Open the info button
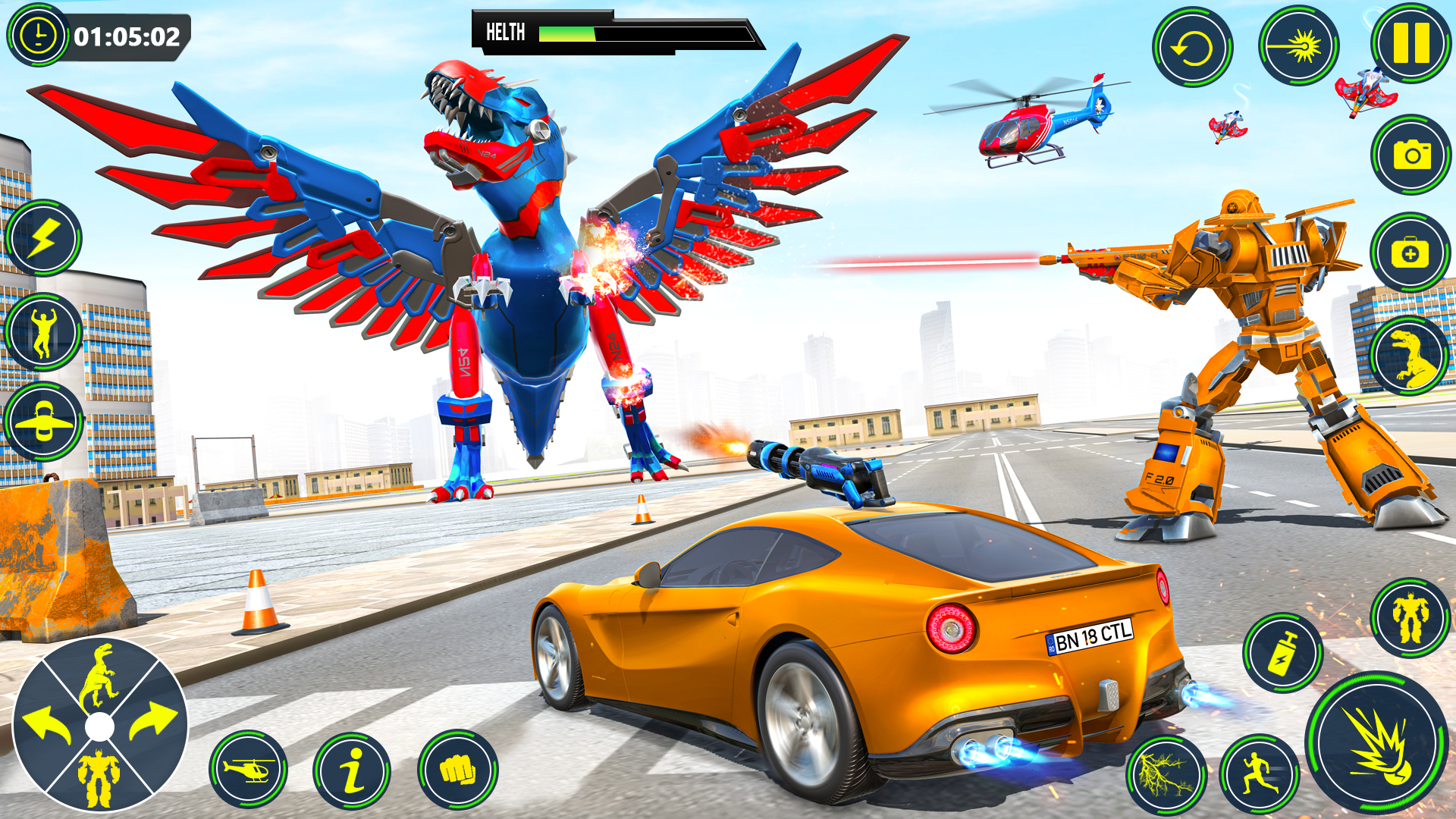 [x=352, y=770]
